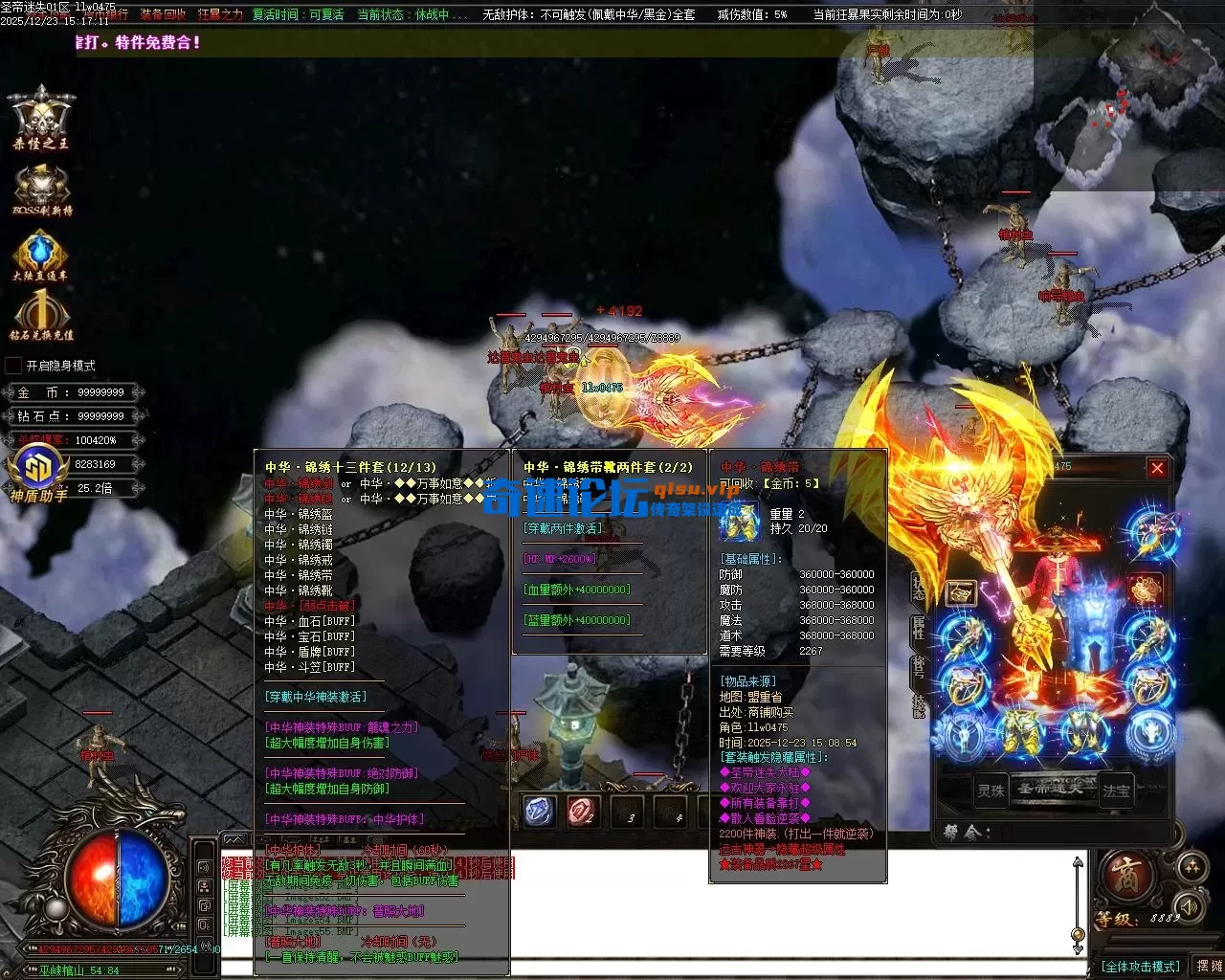Screen dimensions: 1225x980
Task: Open the 大陆直通车 teleport icon
Action: coord(41,256)
